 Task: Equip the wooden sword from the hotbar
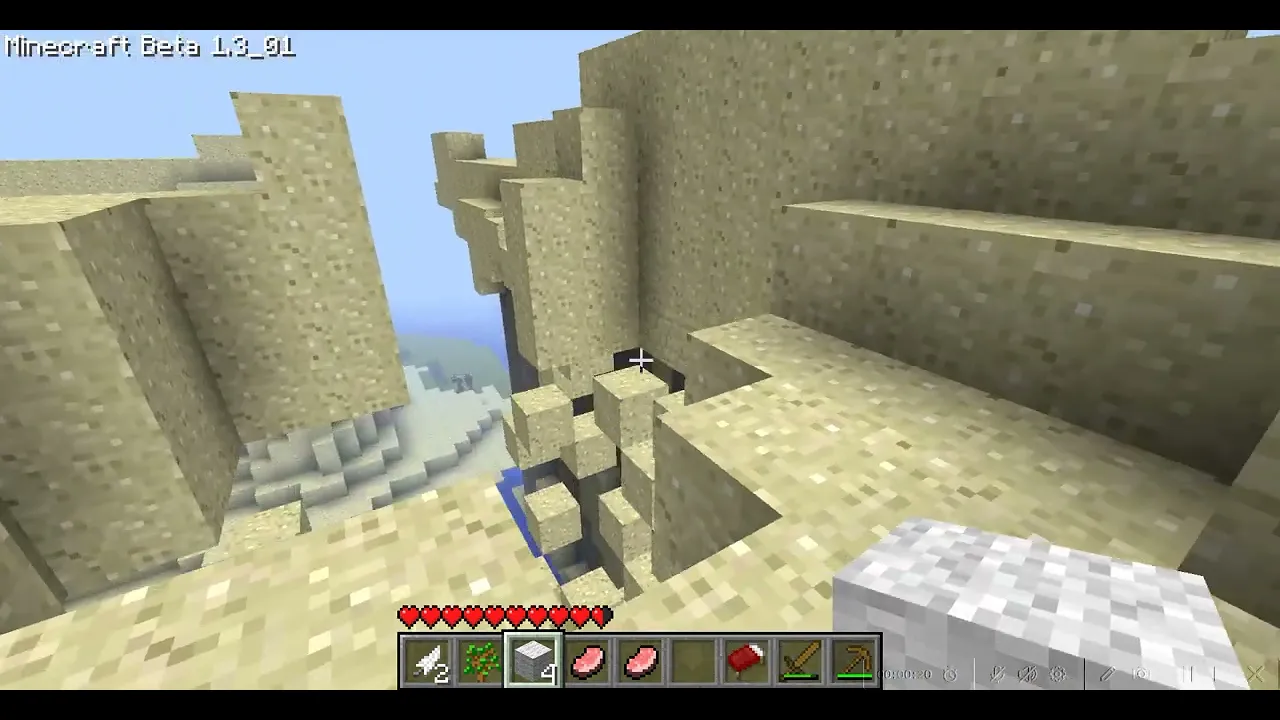tap(800, 661)
